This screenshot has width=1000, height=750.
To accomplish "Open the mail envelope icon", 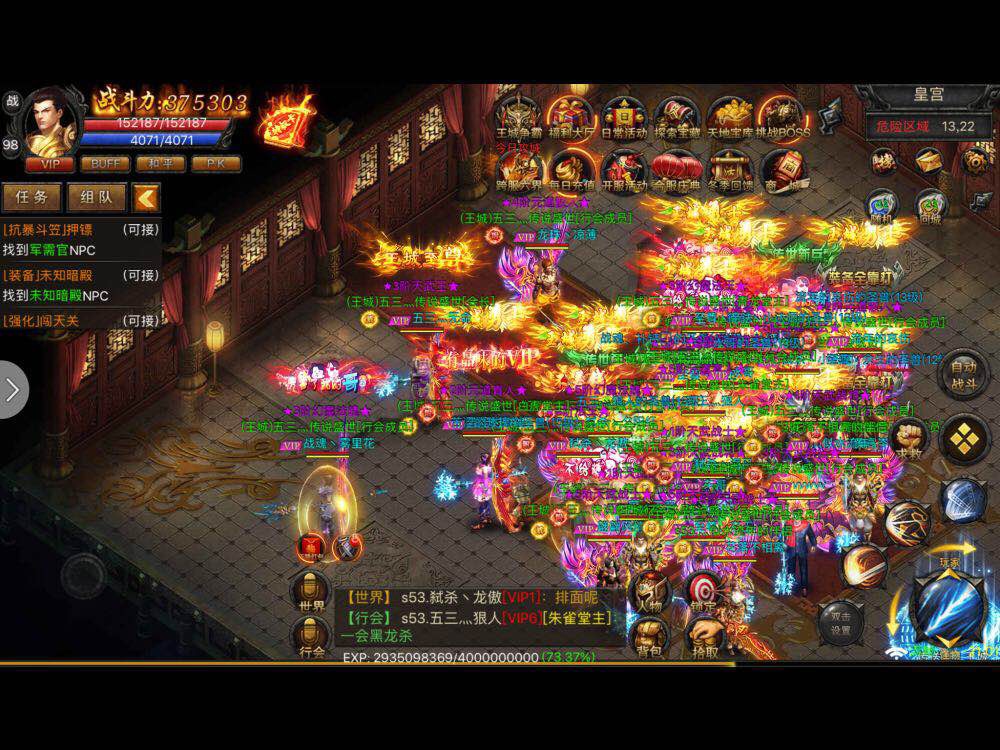I will (929, 160).
